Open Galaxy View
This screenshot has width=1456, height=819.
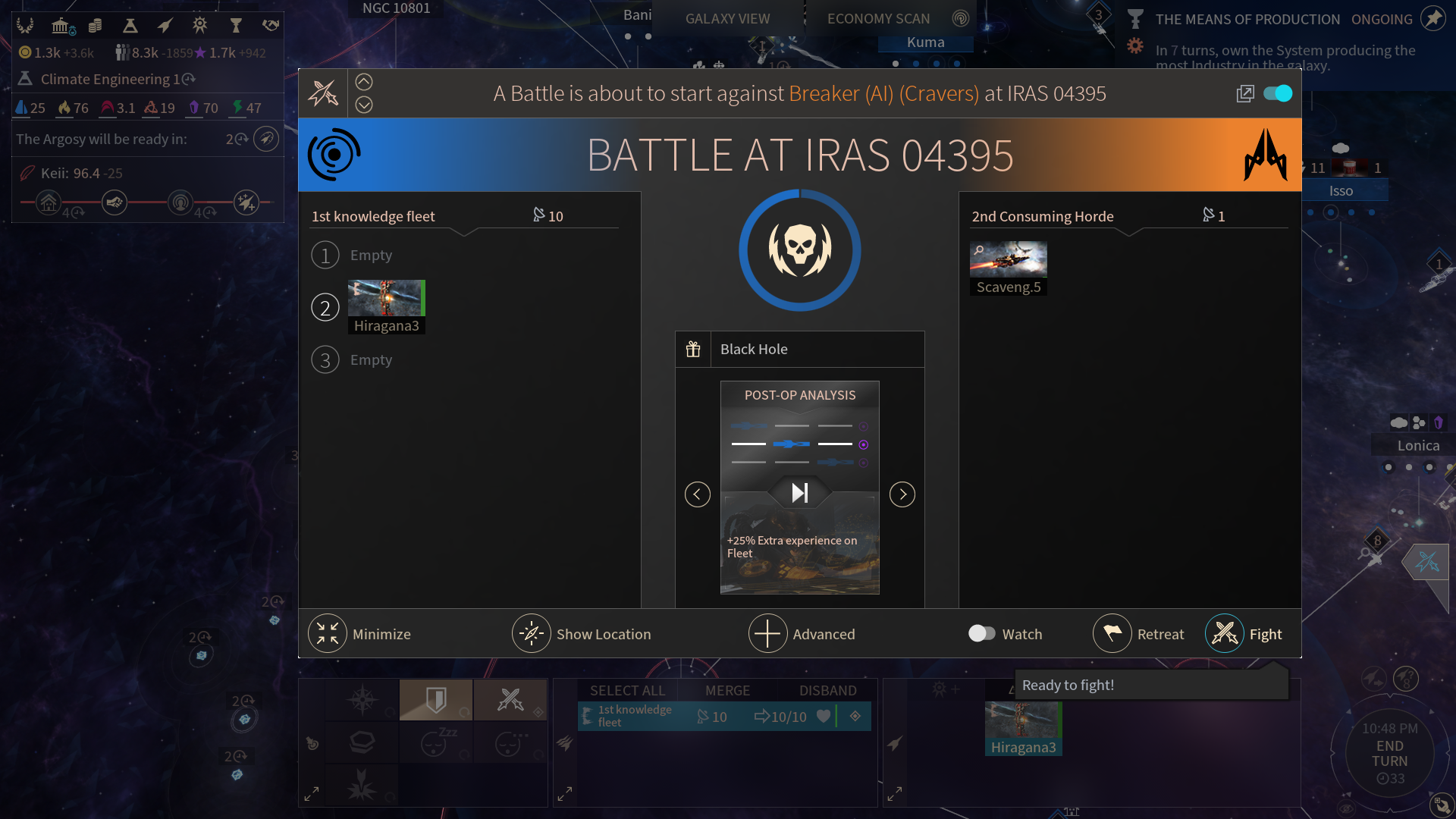[x=727, y=18]
